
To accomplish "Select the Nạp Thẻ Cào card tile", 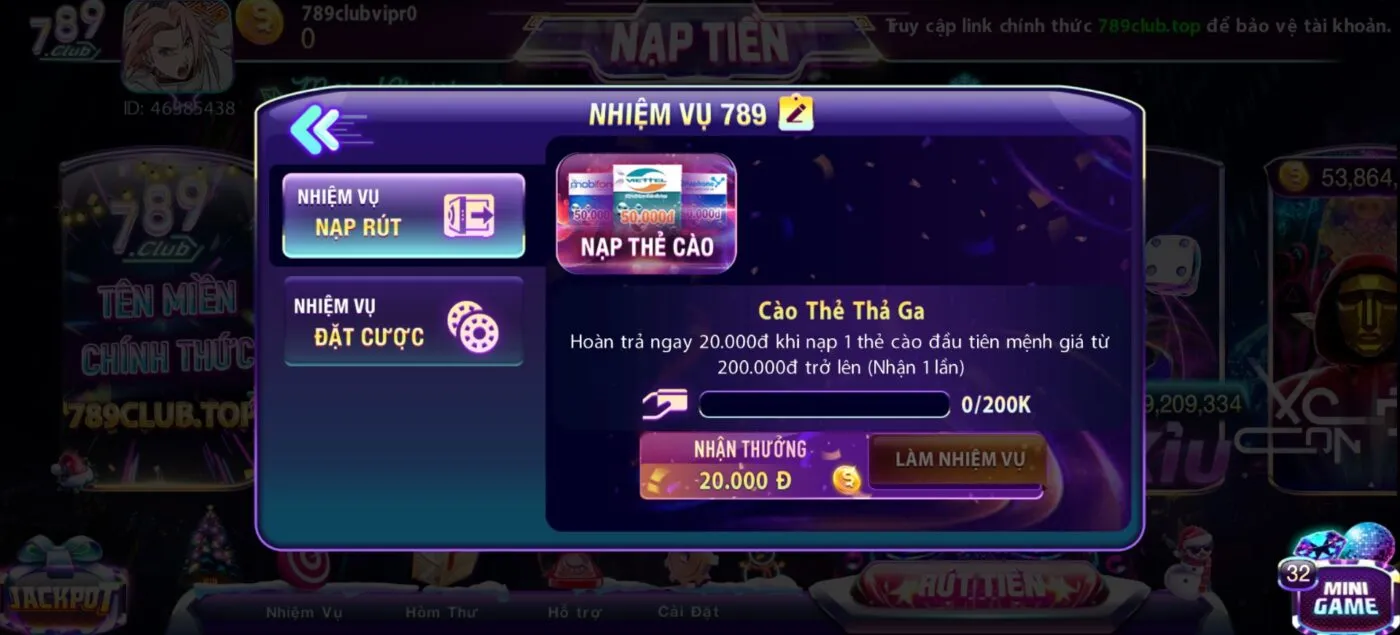I will click(646, 213).
